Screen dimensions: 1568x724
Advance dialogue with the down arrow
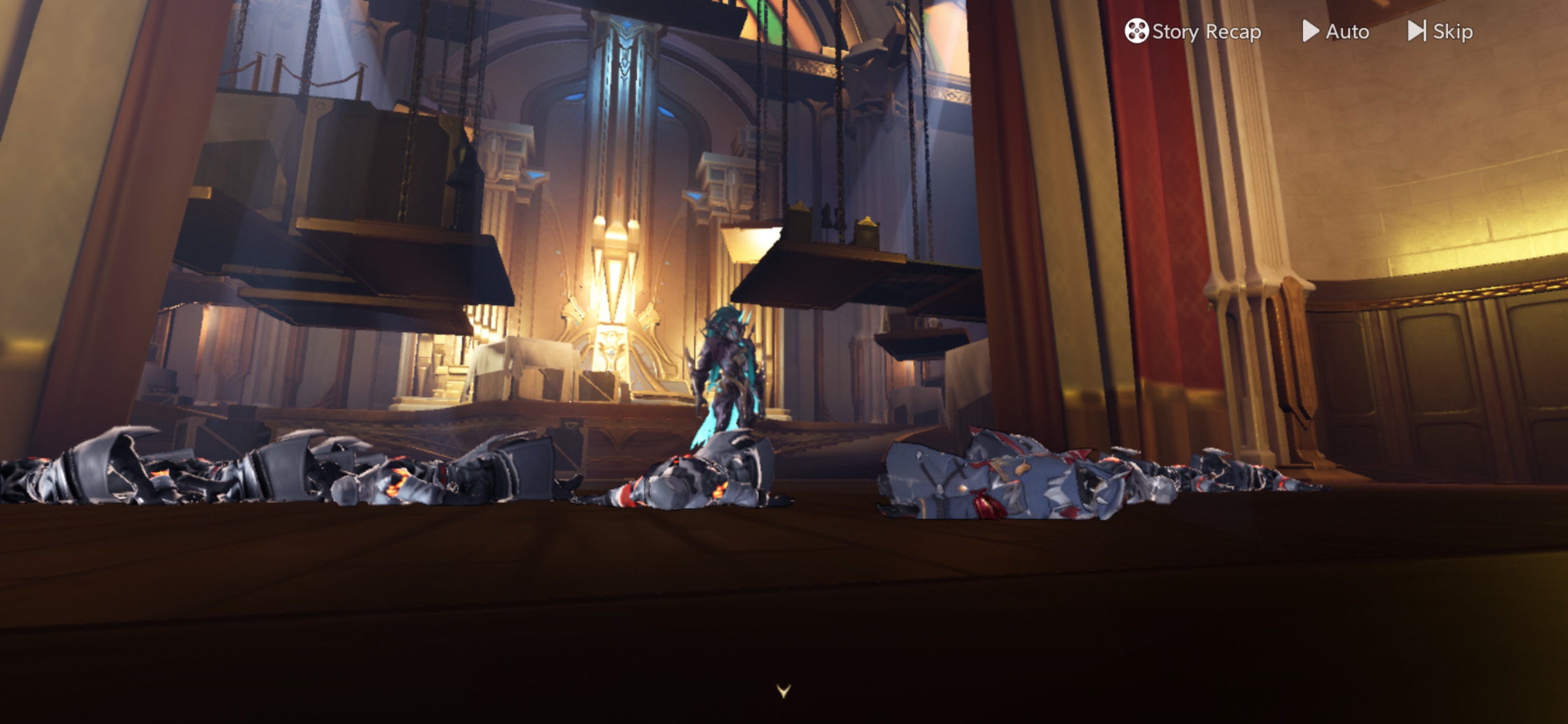[783, 691]
